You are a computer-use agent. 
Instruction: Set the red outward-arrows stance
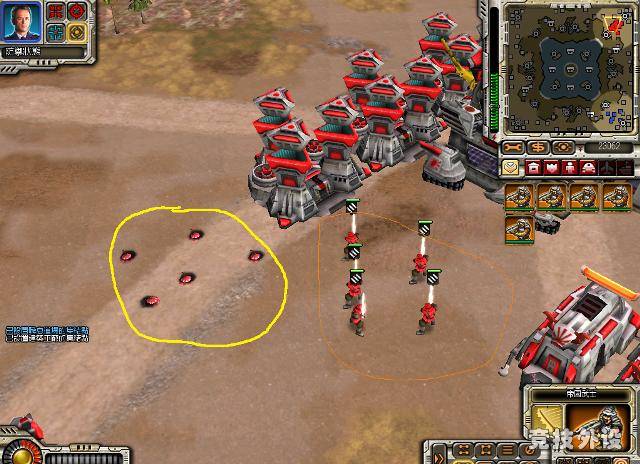coord(57,12)
